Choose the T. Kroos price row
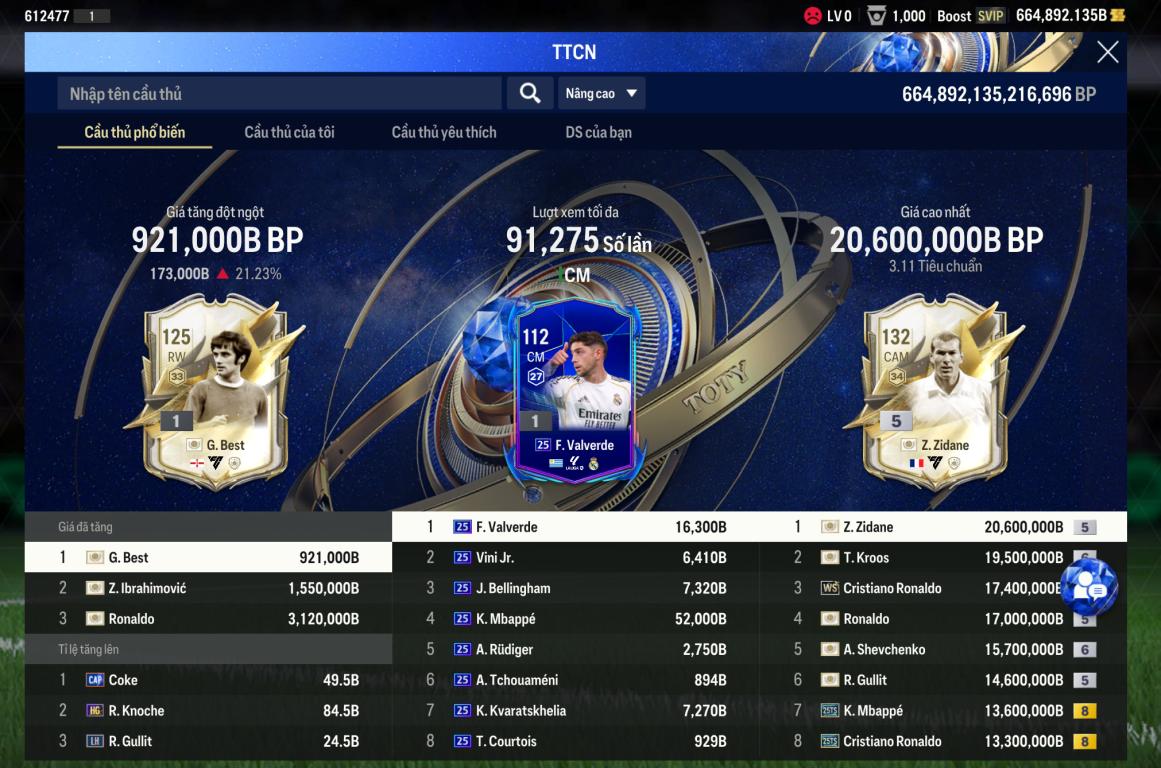The image size is (1161, 768). click(943, 558)
